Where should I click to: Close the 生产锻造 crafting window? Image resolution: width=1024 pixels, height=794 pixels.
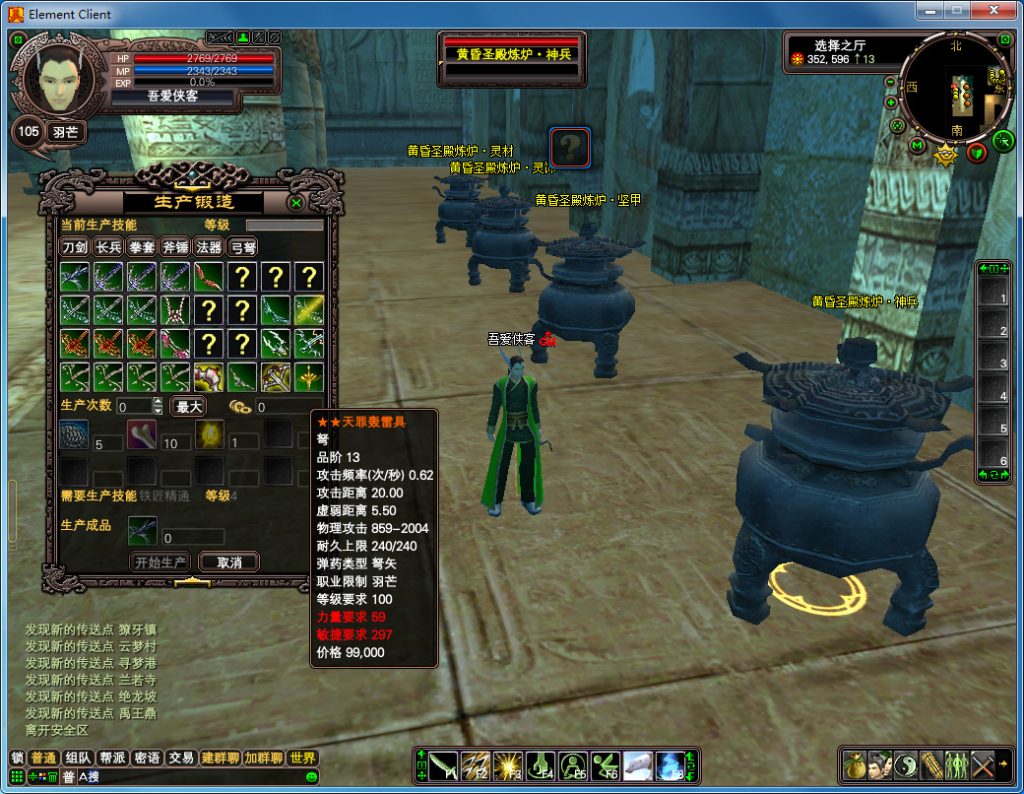(x=296, y=203)
